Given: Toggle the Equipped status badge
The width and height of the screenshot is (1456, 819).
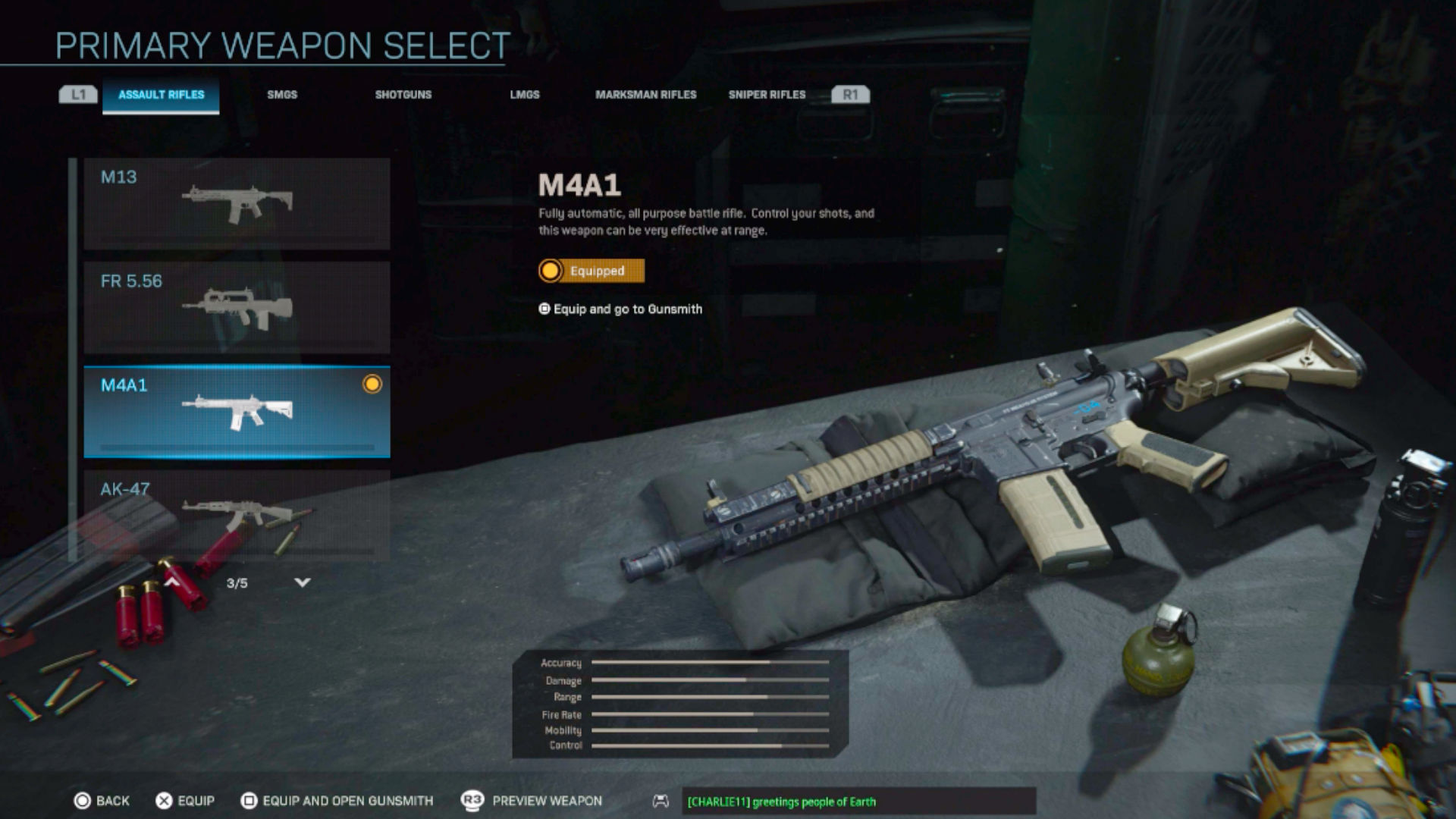Looking at the screenshot, I should [591, 271].
